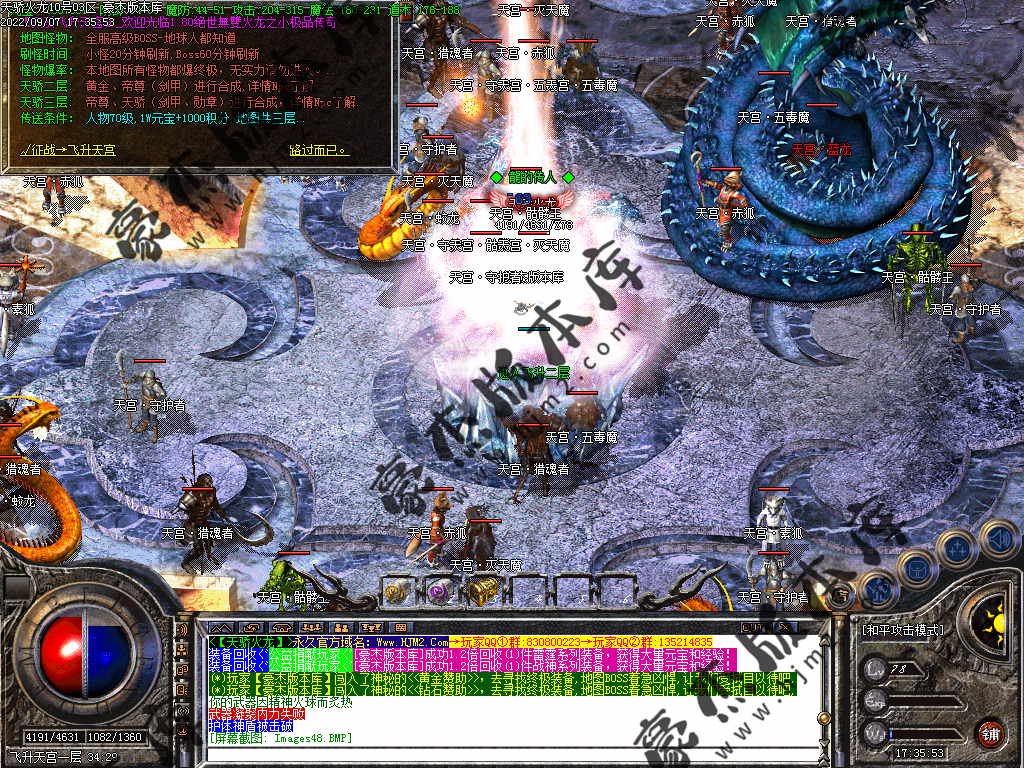The width and height of the screenshot is (1024, 768).
Task: Open skills with the sparkle stars button
Action: (x=956, y=548)
